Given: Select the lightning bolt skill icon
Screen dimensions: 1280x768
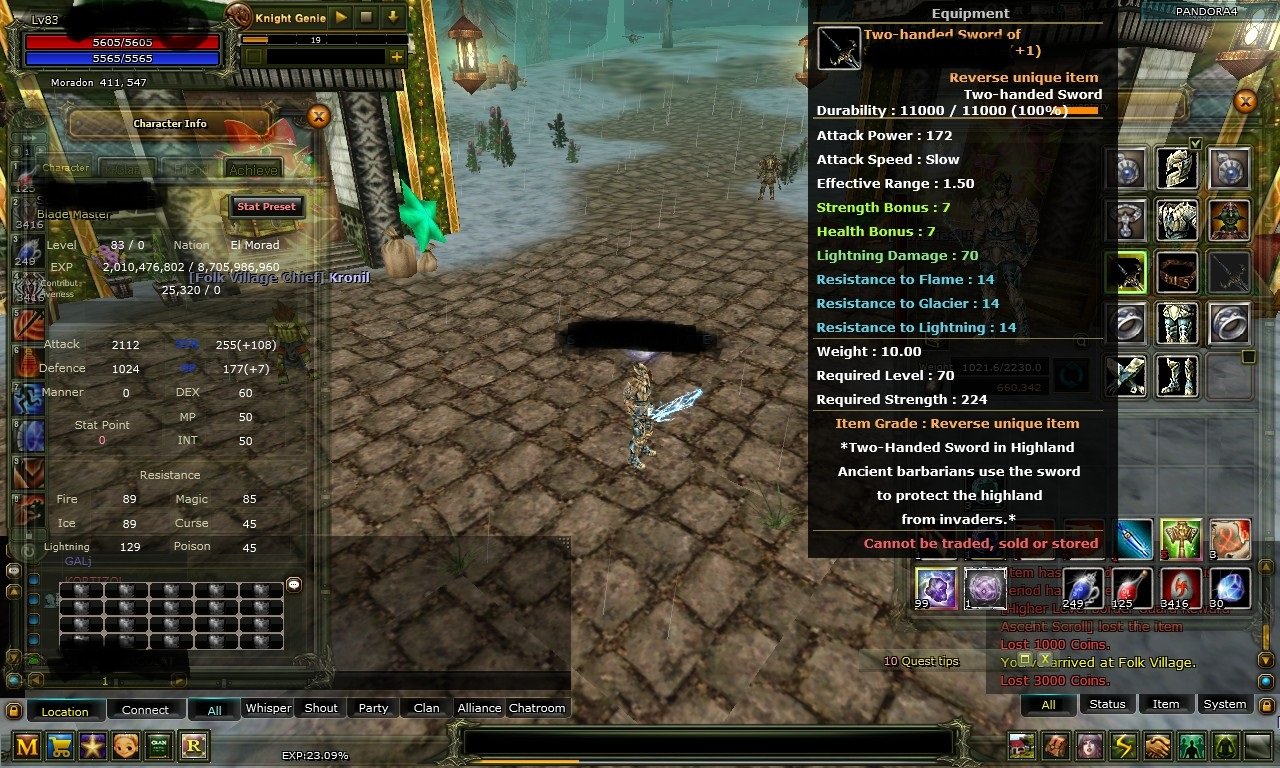Looking at the screenshot, I should [1125, 746].
